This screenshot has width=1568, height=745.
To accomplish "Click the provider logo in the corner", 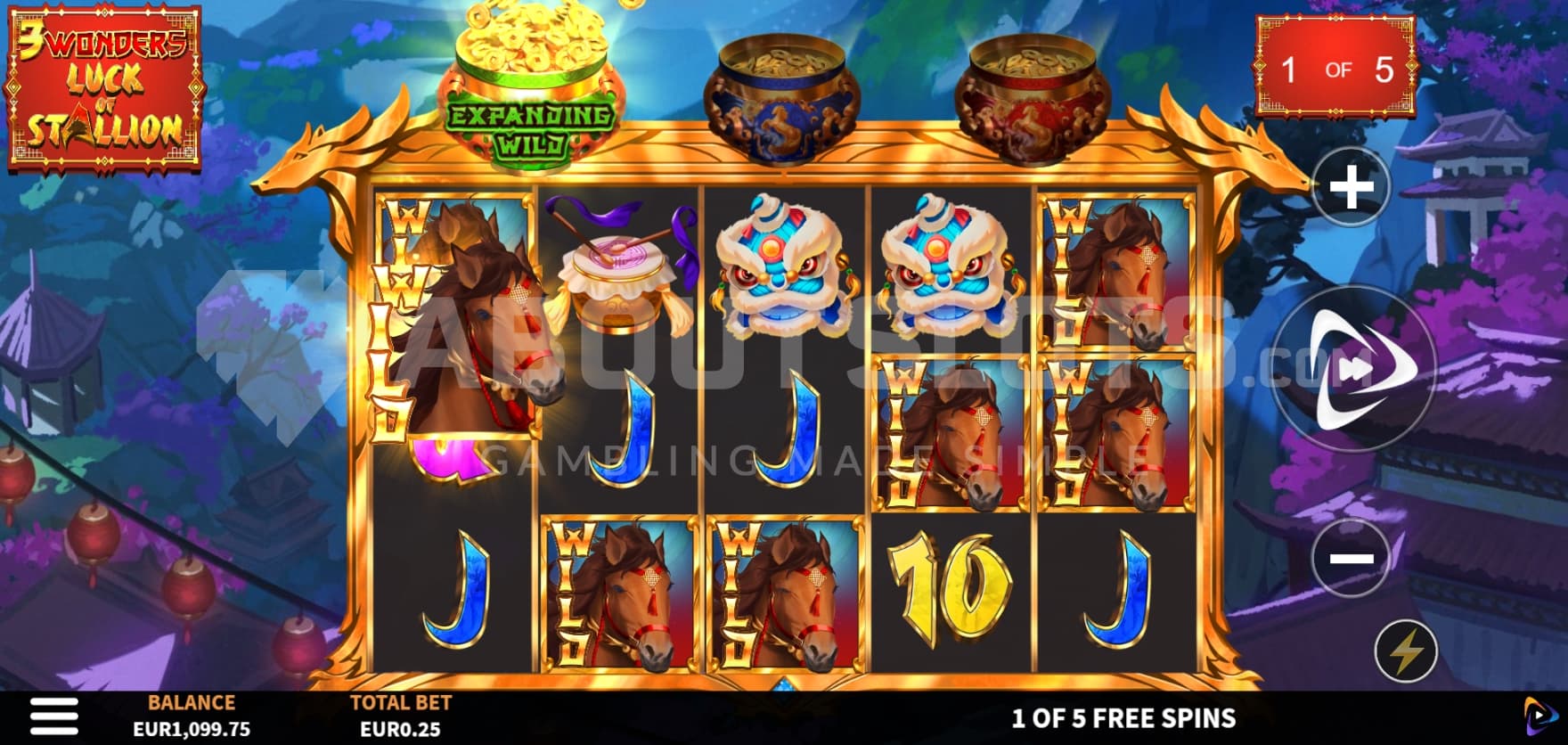I will pos(1539,716).
